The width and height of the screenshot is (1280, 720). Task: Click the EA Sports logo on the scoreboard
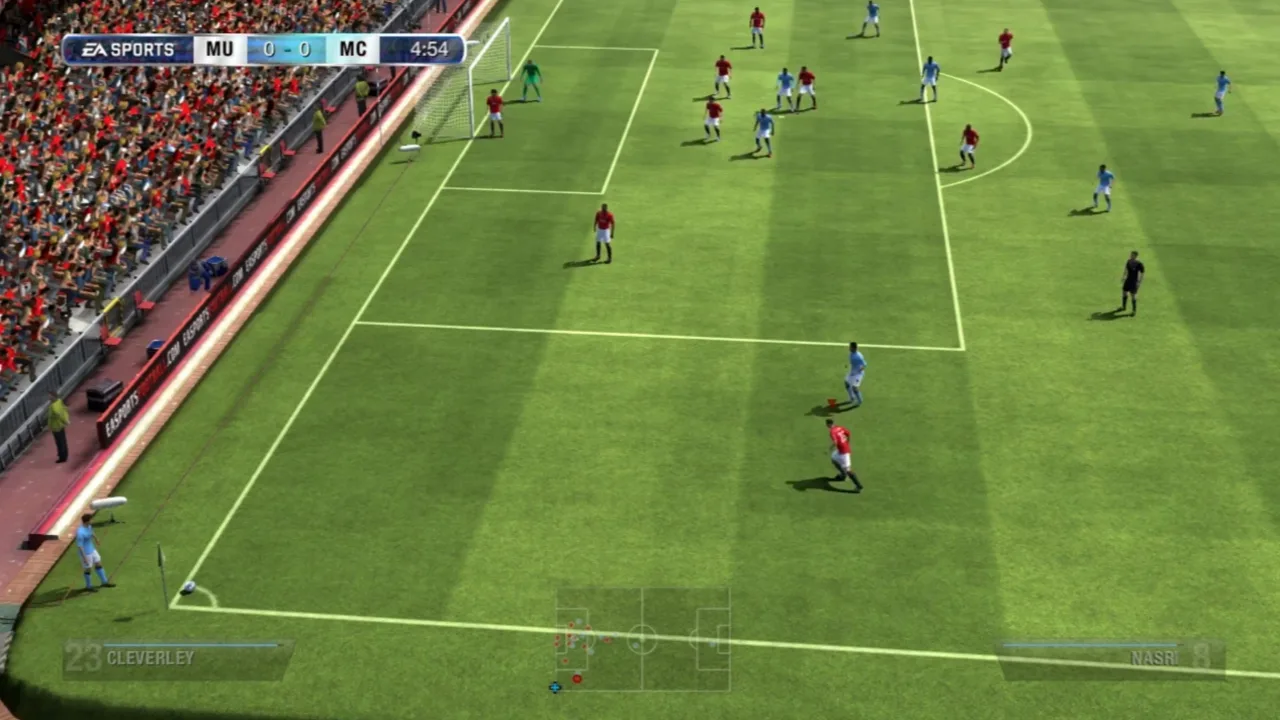(130, 49)
